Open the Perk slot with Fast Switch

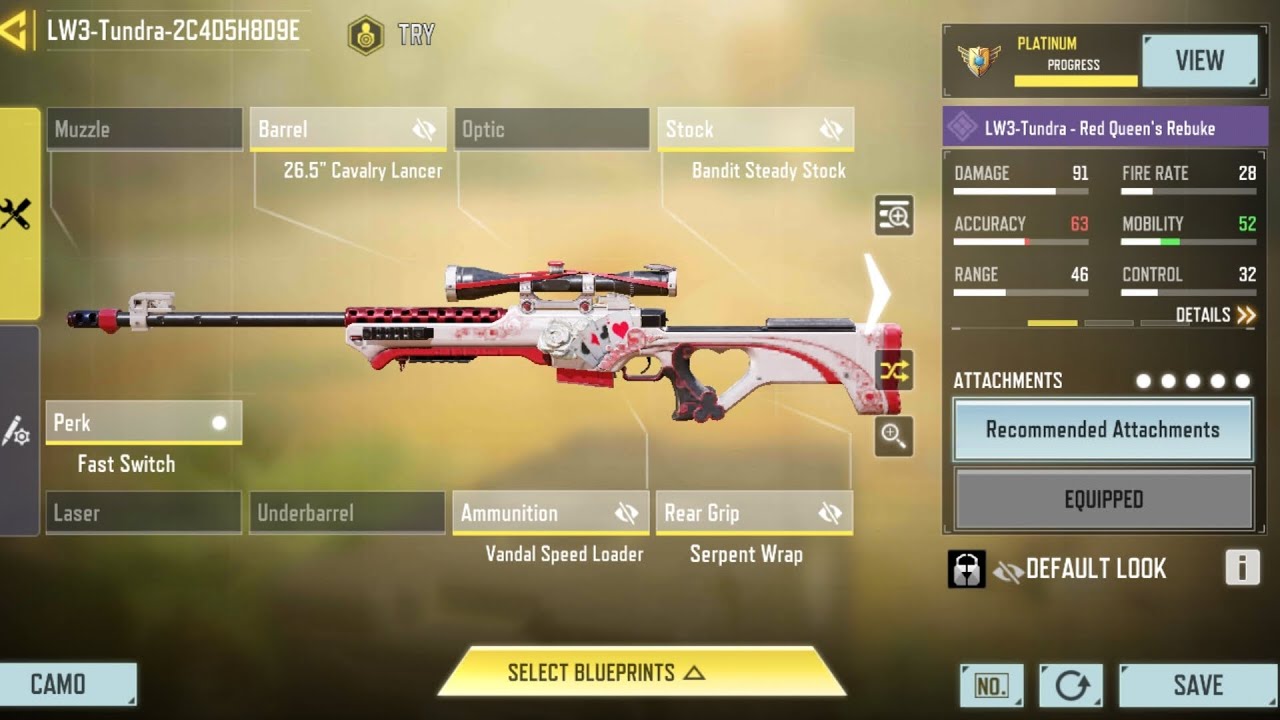[144, 422]
